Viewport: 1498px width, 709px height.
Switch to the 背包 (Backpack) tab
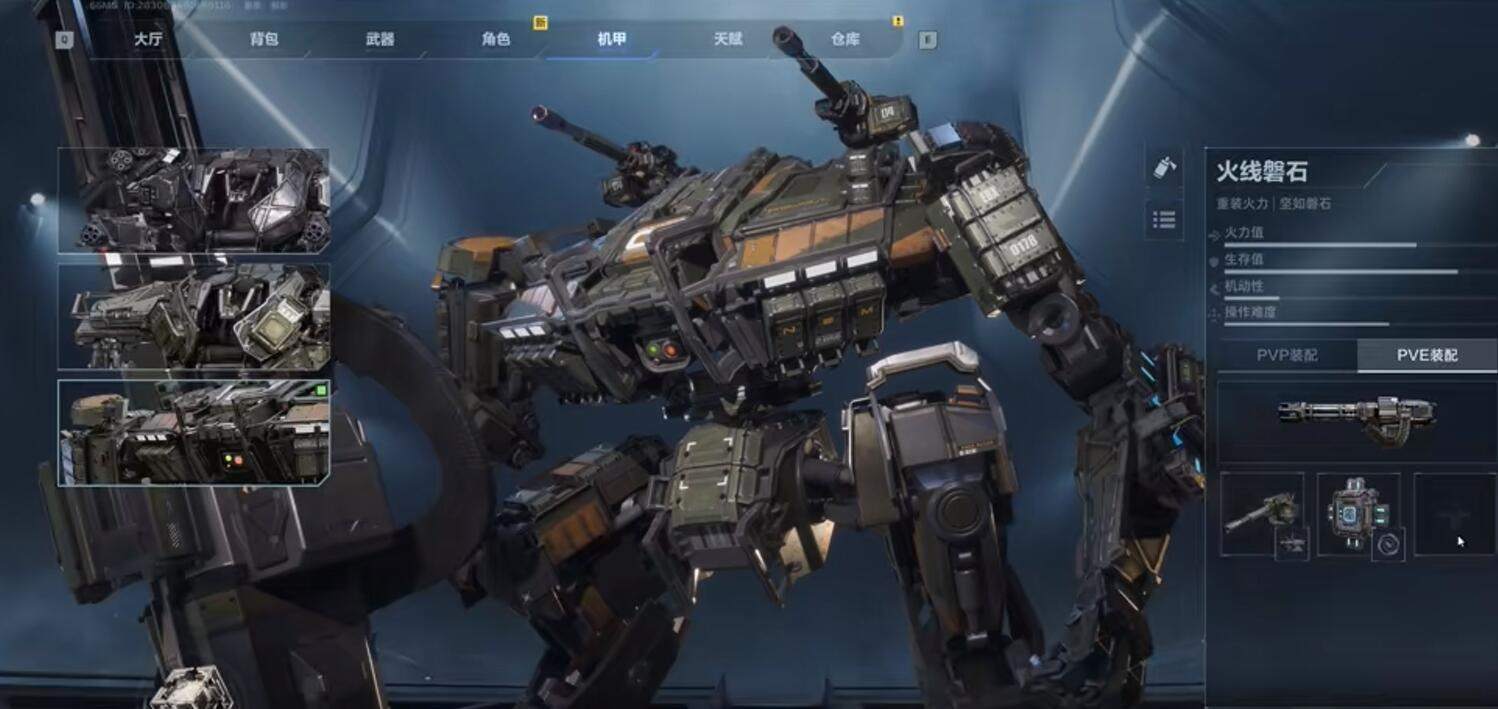(x=264, y=40)
